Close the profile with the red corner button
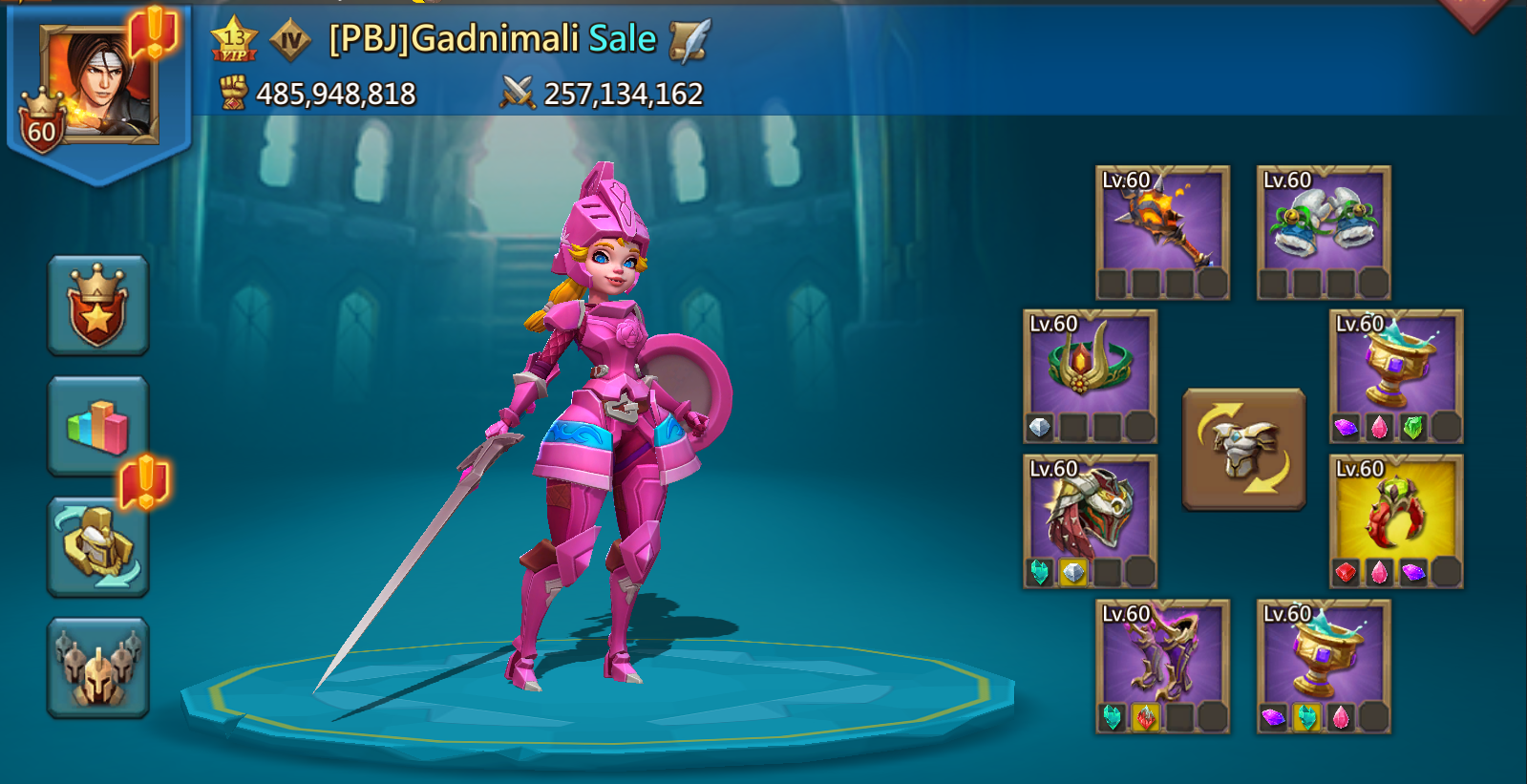 [x=1475, y=11]
